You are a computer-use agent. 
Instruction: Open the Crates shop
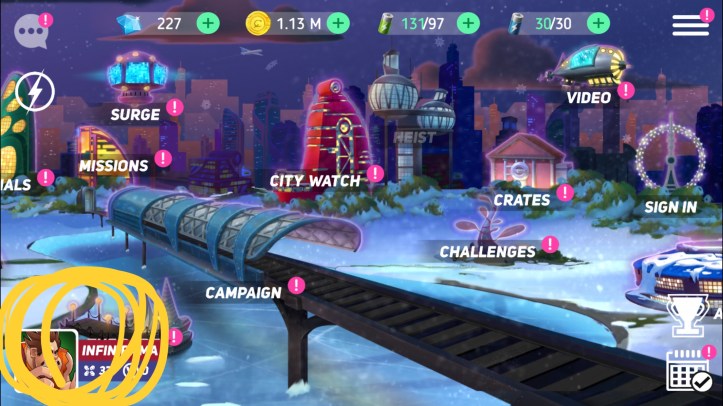tap(521, 199)
